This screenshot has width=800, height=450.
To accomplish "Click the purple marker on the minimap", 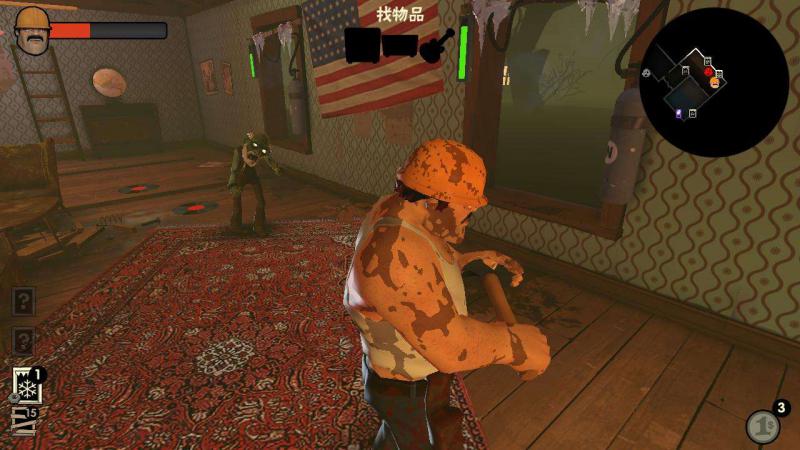I will tap(679, 115).
